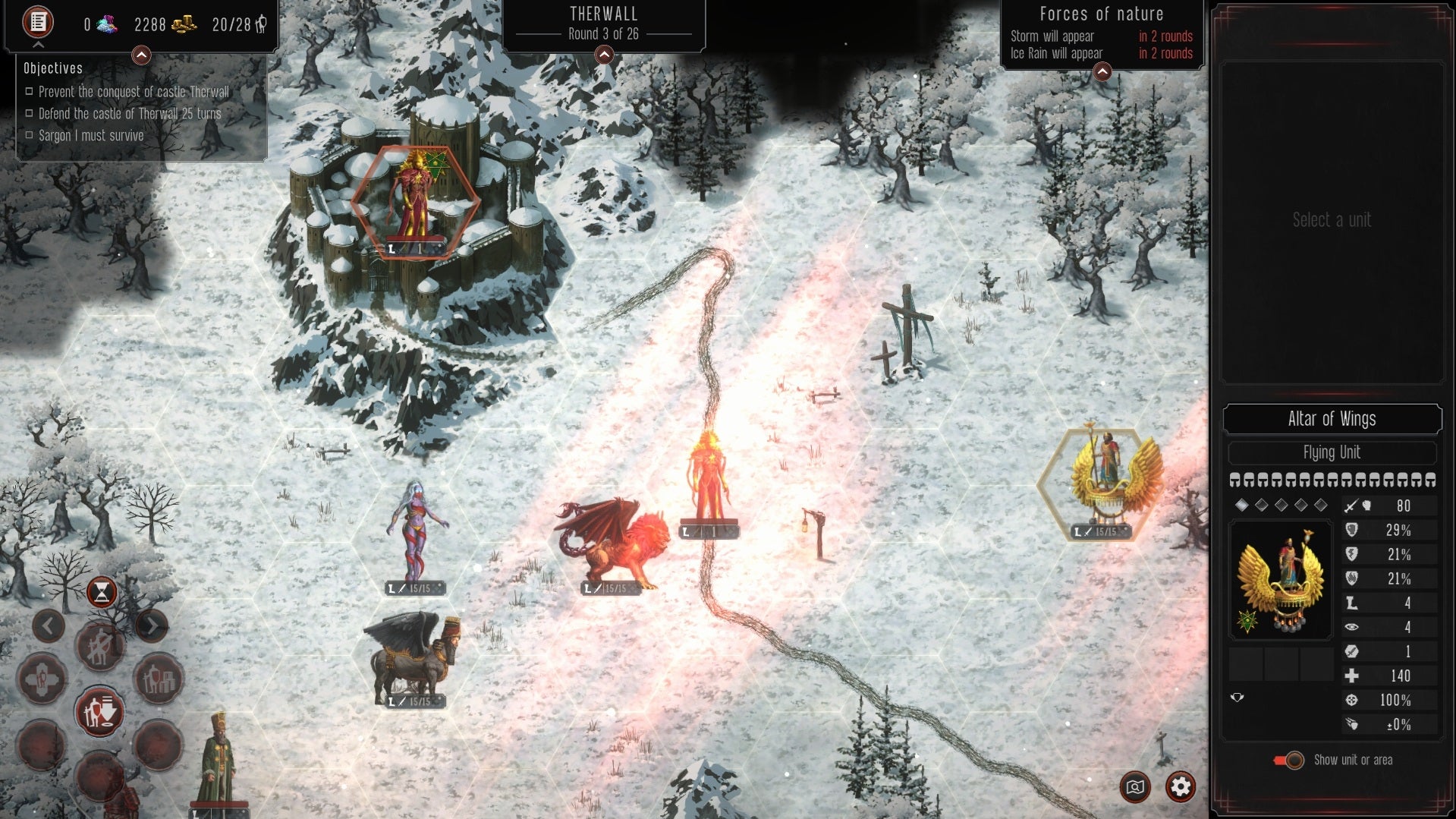Image resolution: width=1456 pixels, height=819 pixels.
Task: Activate the defend command icon
Action: (x=100, y=712)
